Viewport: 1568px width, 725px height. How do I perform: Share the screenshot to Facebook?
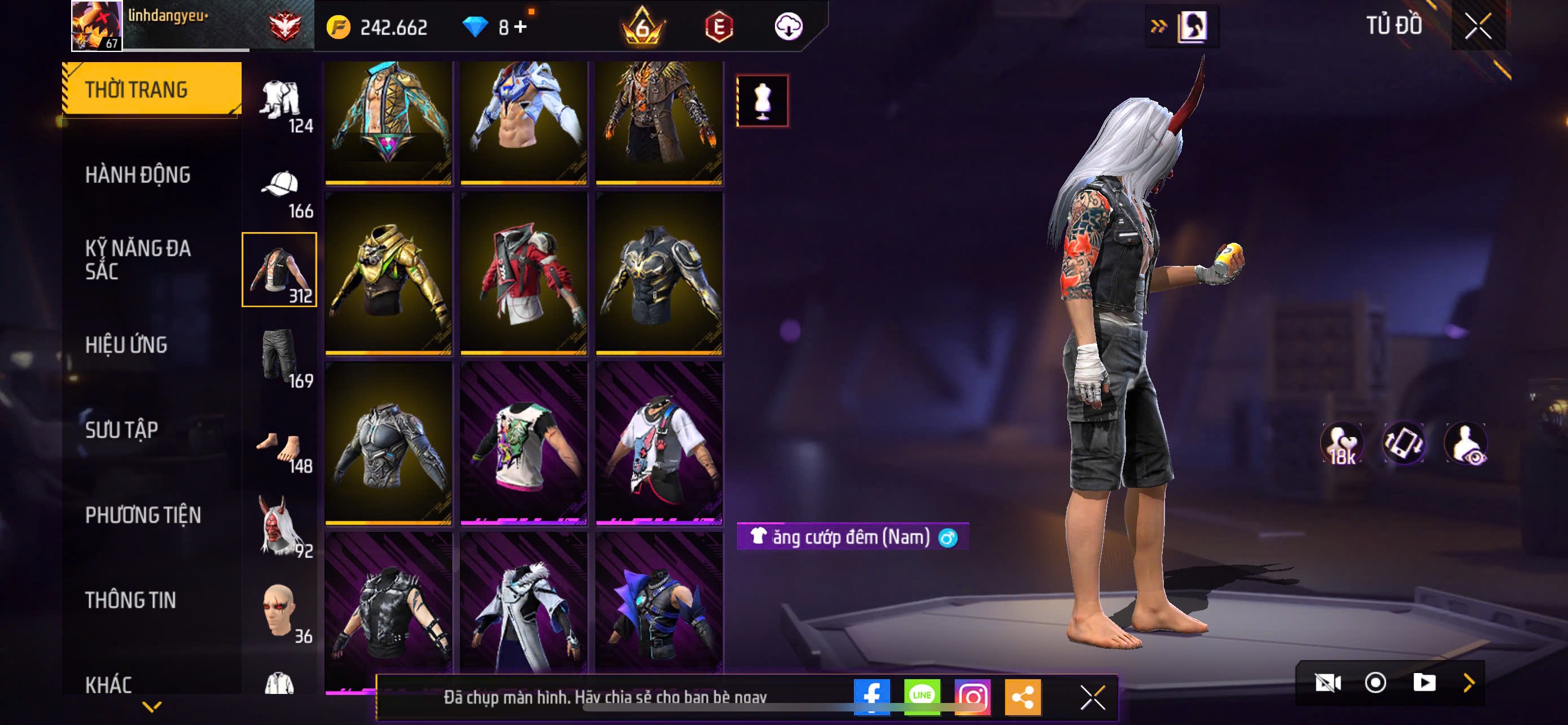(x=871, y=696)
